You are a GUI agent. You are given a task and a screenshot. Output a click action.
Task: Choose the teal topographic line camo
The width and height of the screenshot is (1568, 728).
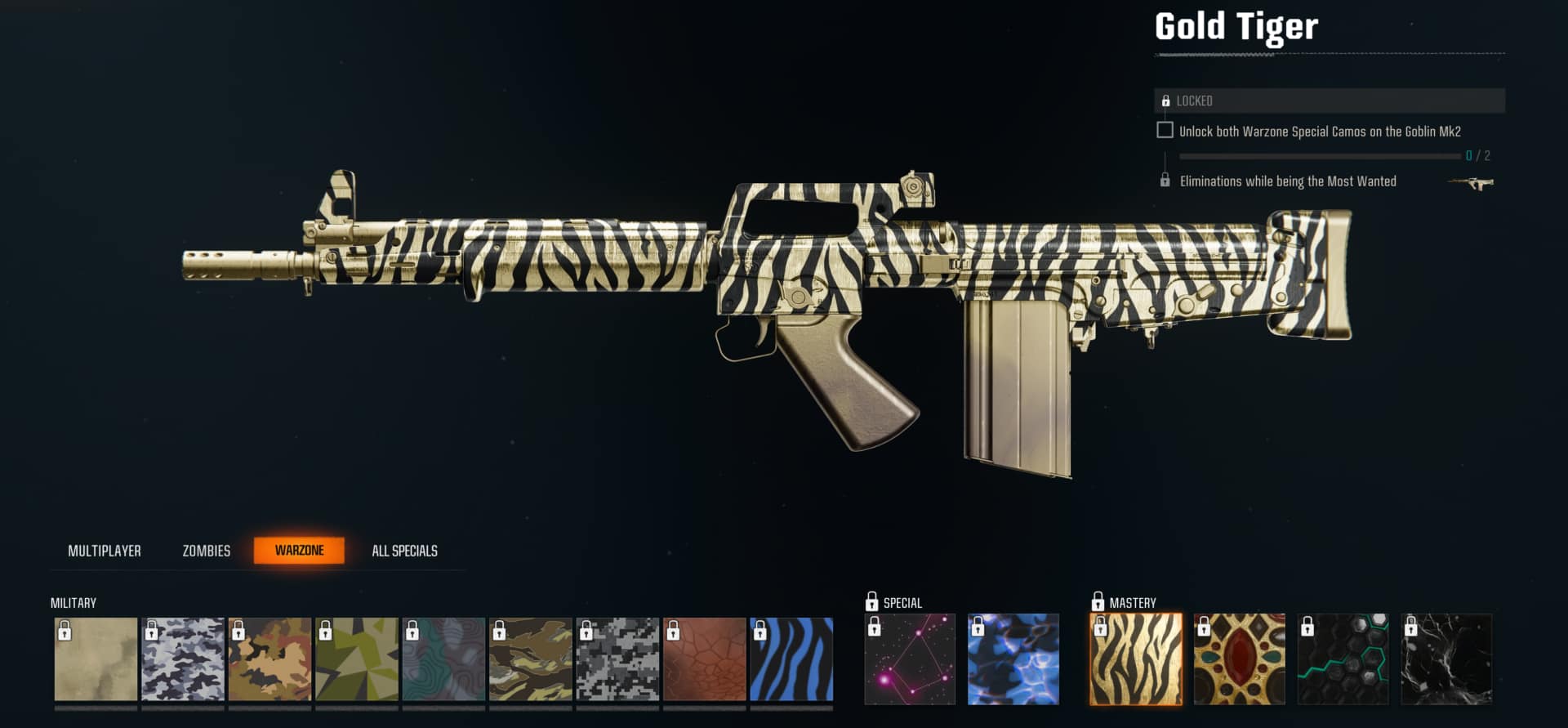443,659
